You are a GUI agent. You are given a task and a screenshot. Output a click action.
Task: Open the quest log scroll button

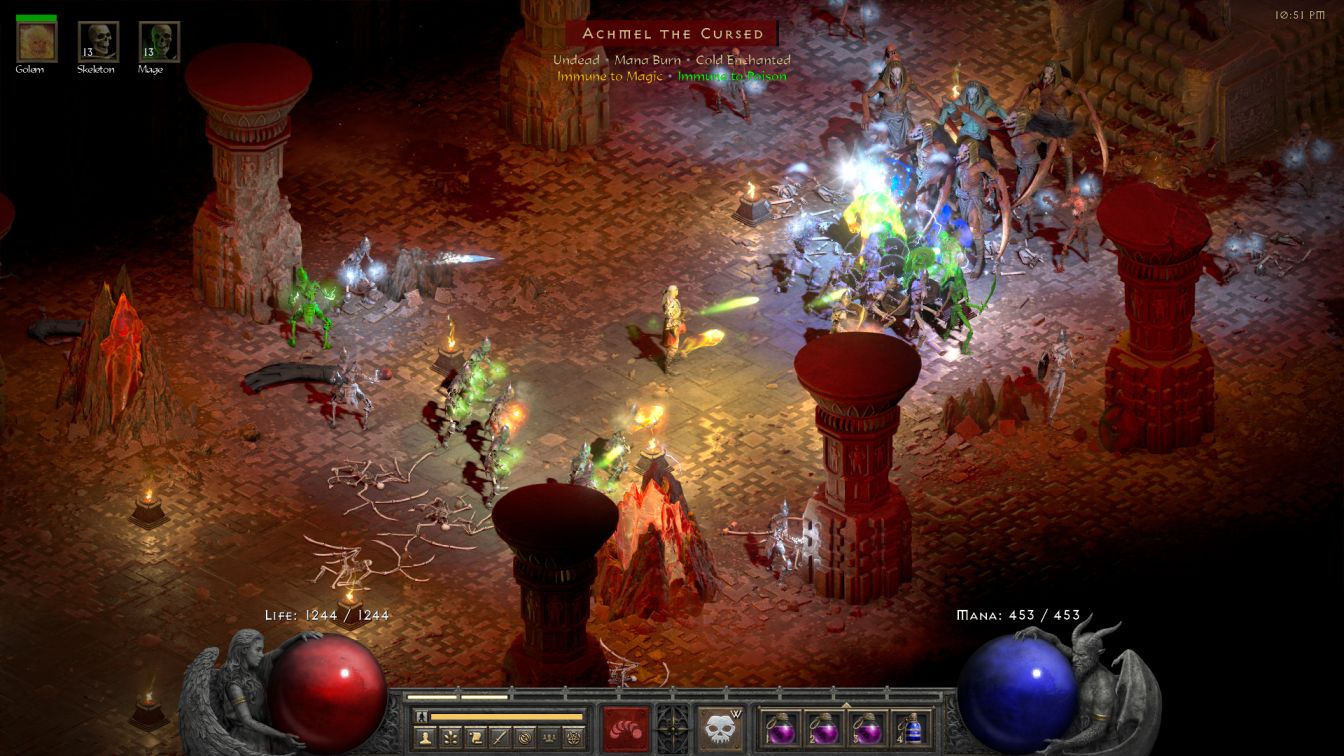[x=475, y=738]
